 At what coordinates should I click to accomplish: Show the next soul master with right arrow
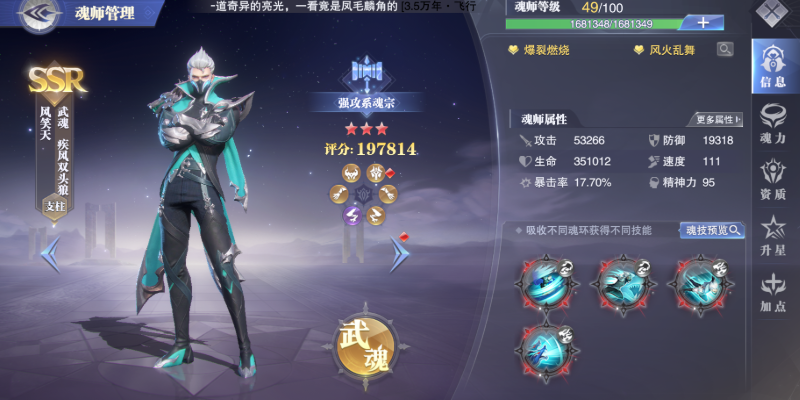(398, 255)
